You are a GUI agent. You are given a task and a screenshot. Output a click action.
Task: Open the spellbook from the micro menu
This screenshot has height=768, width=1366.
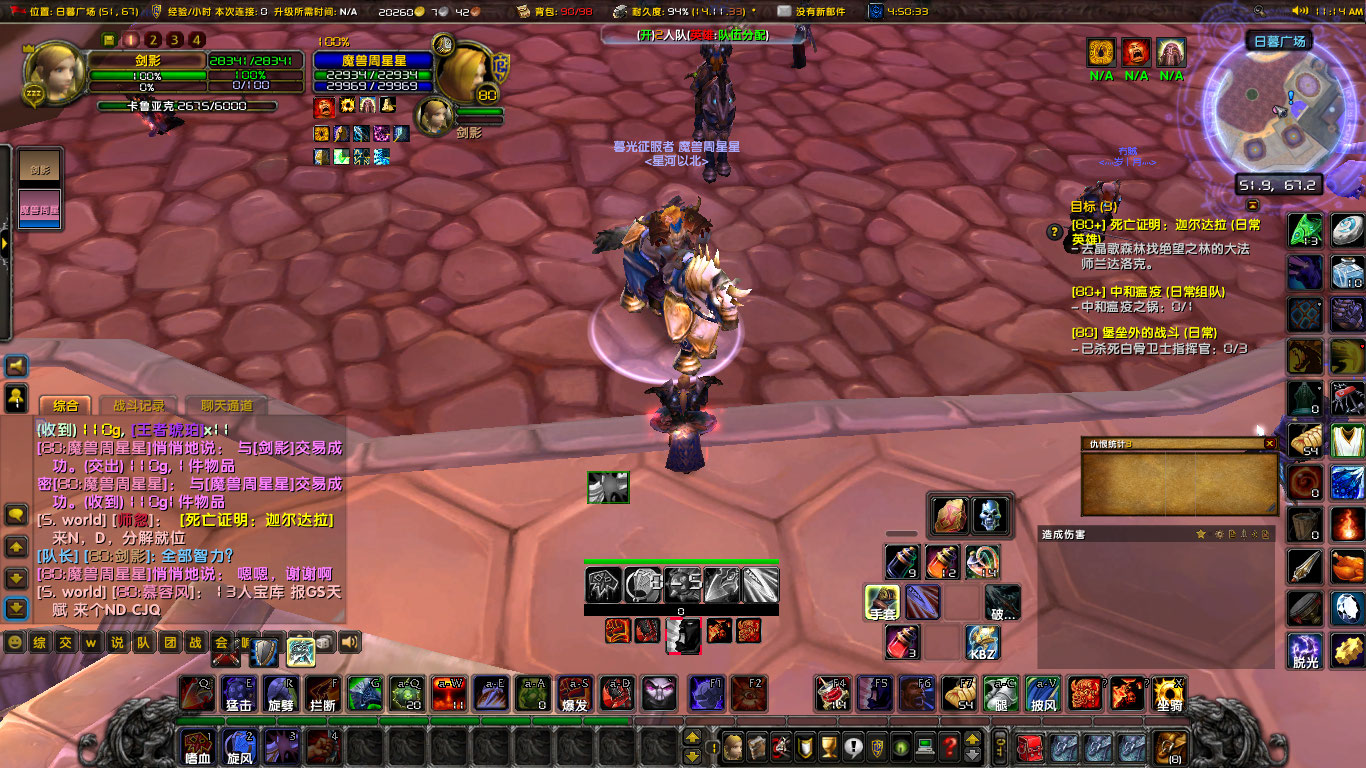pos(757,748)
